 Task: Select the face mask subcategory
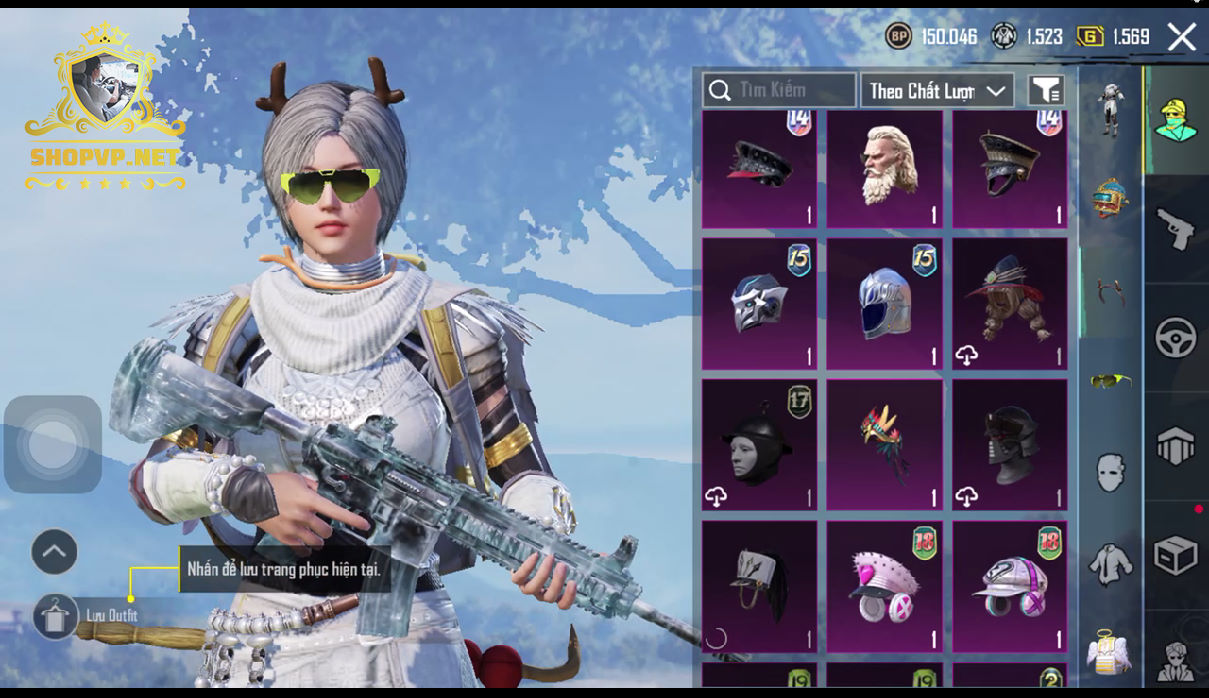coord(1110,472)
